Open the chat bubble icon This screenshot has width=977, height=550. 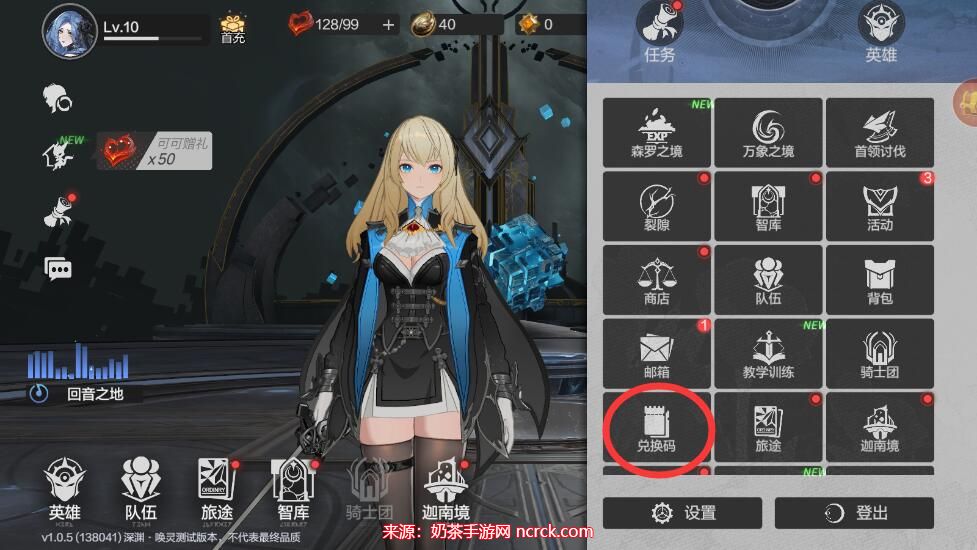pyautogui.click(x=58, y=268)
